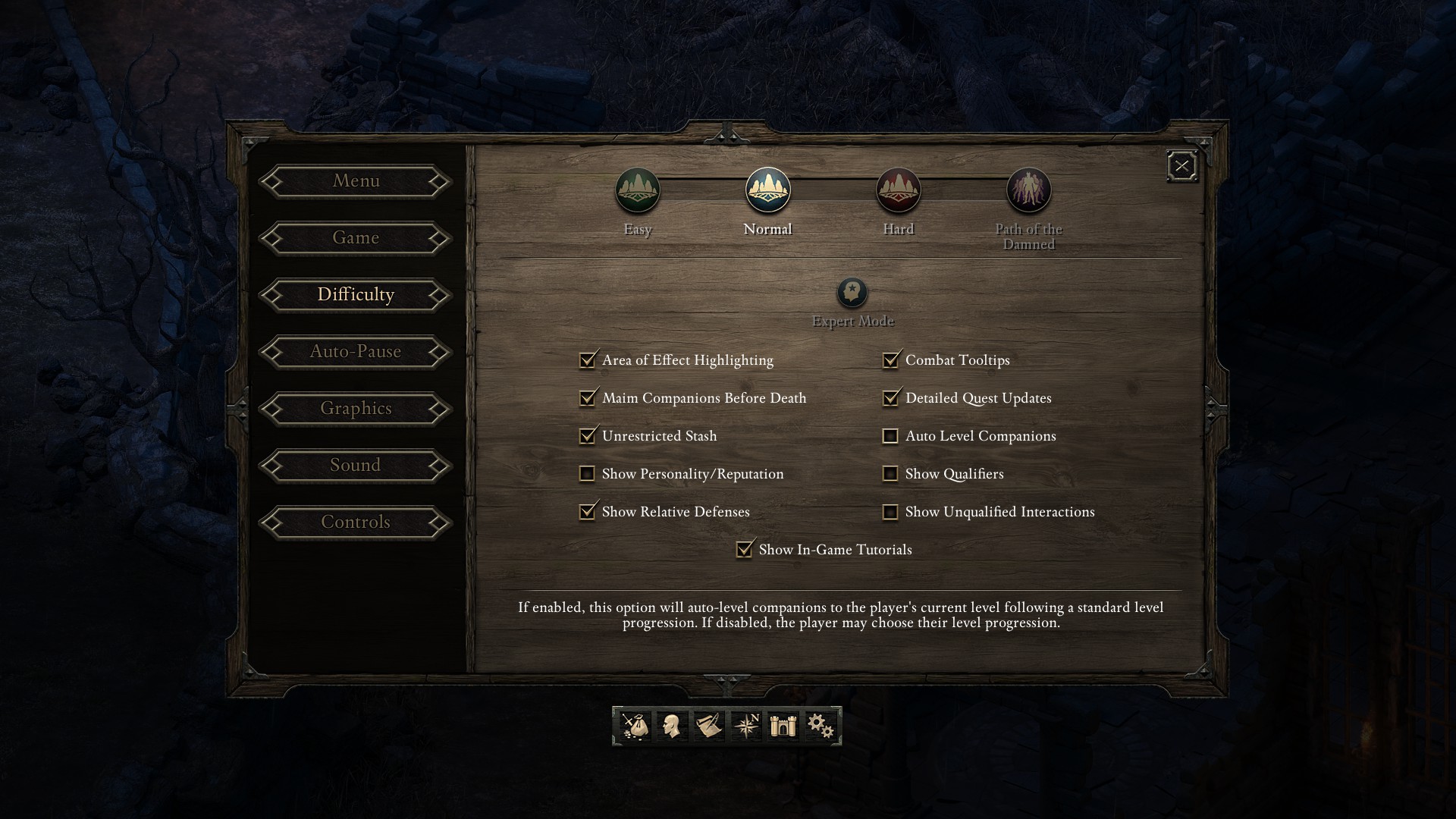Turn off Show In-Game Tutorials

coord(745,550)
